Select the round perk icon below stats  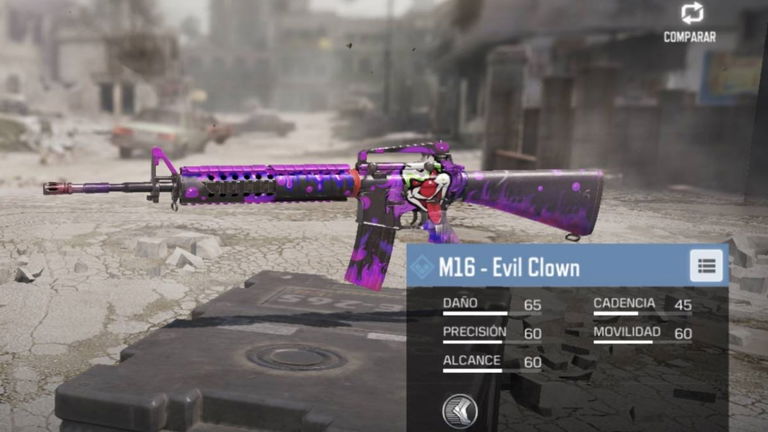tap(459, 410)
